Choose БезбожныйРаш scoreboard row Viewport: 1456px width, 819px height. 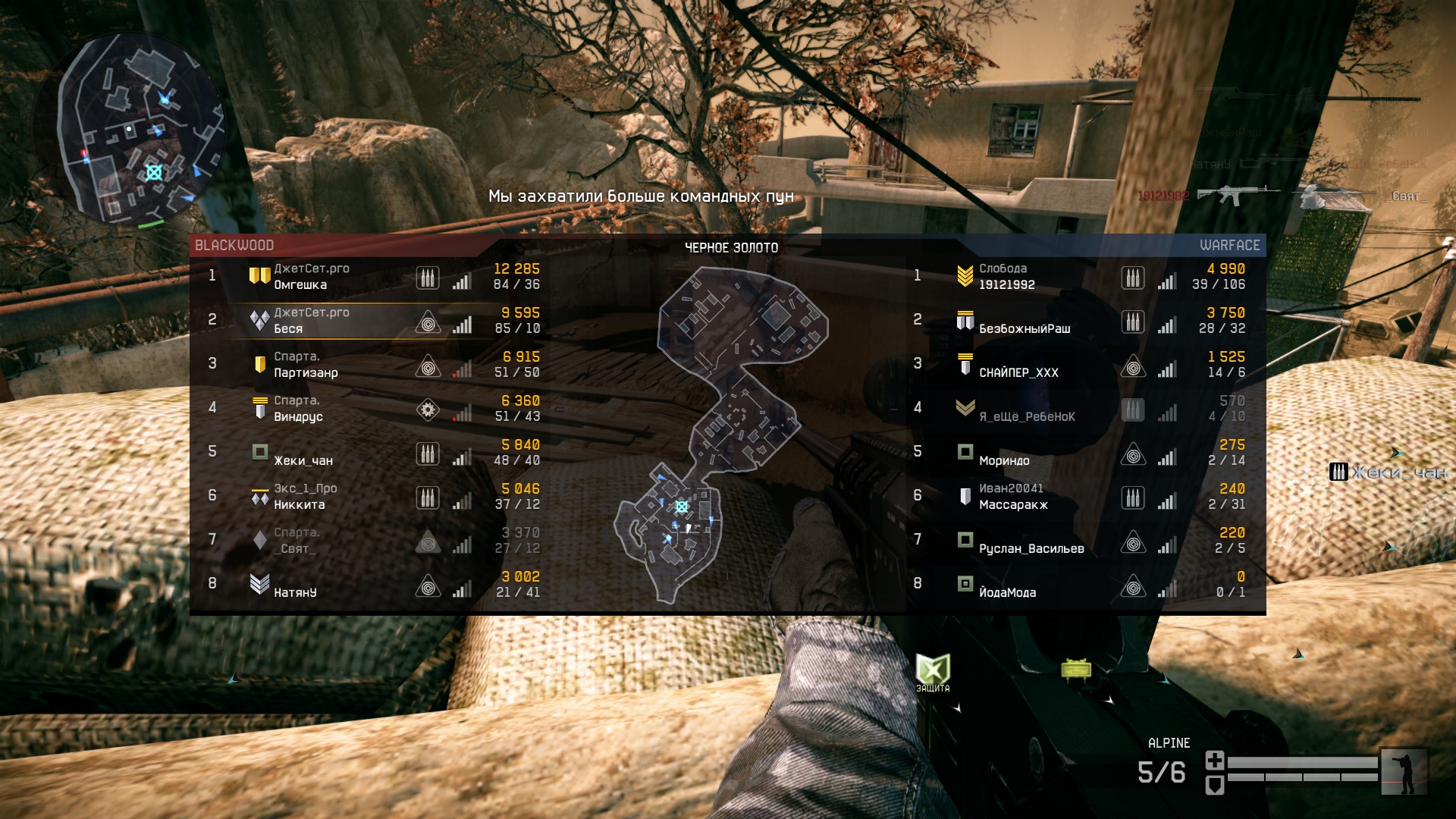click(1025, 329)
